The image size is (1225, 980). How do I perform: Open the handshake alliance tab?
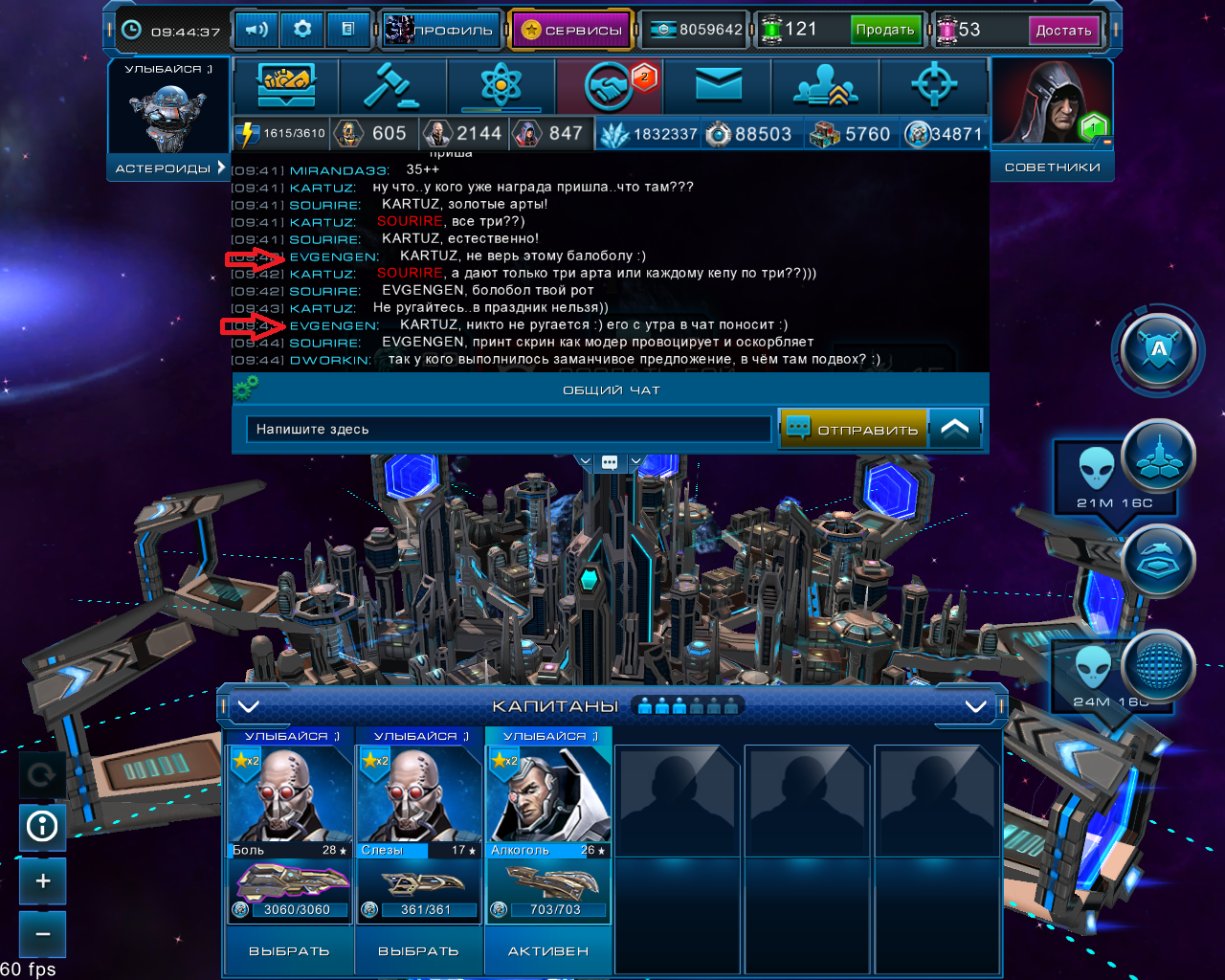coord(610,87)
